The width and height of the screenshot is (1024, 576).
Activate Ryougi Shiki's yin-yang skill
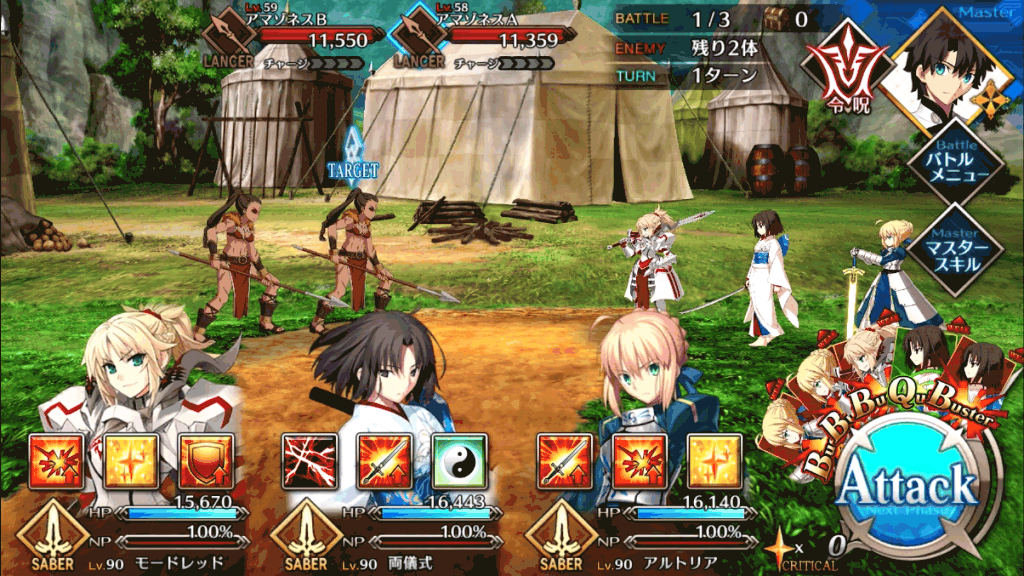click(459, 460)
